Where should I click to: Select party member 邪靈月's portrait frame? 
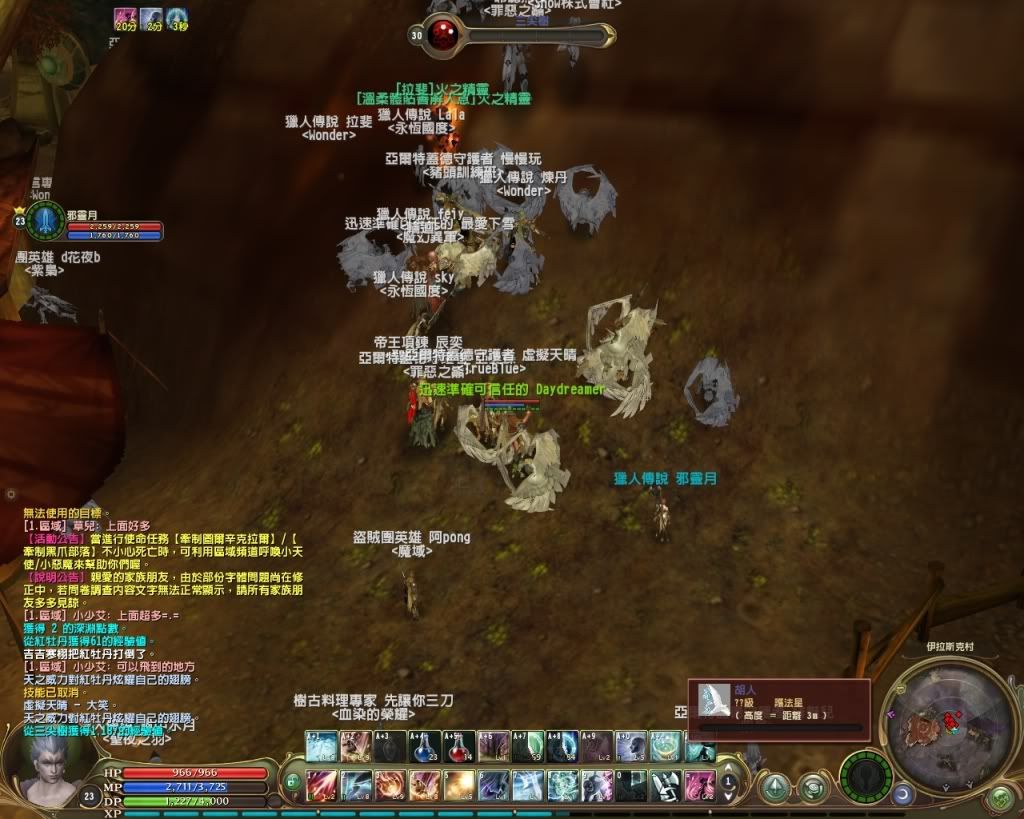tap(45, 222)
